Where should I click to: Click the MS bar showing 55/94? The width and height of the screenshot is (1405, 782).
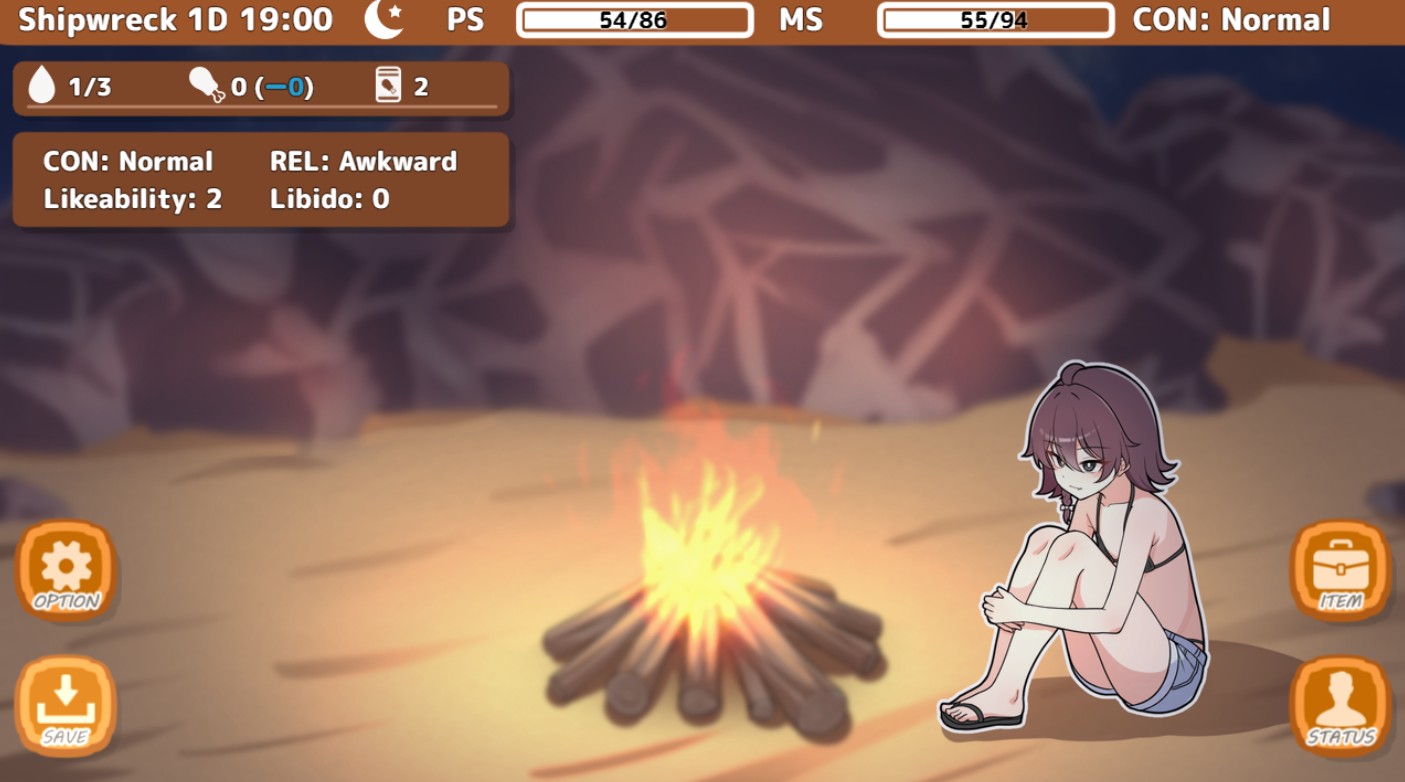click(x=996, y=20)
